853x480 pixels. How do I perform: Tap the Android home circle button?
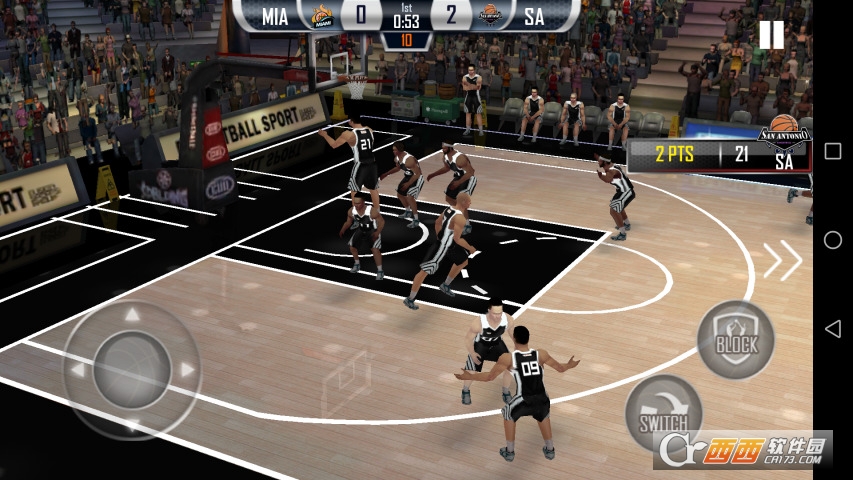tap(832, 240)
